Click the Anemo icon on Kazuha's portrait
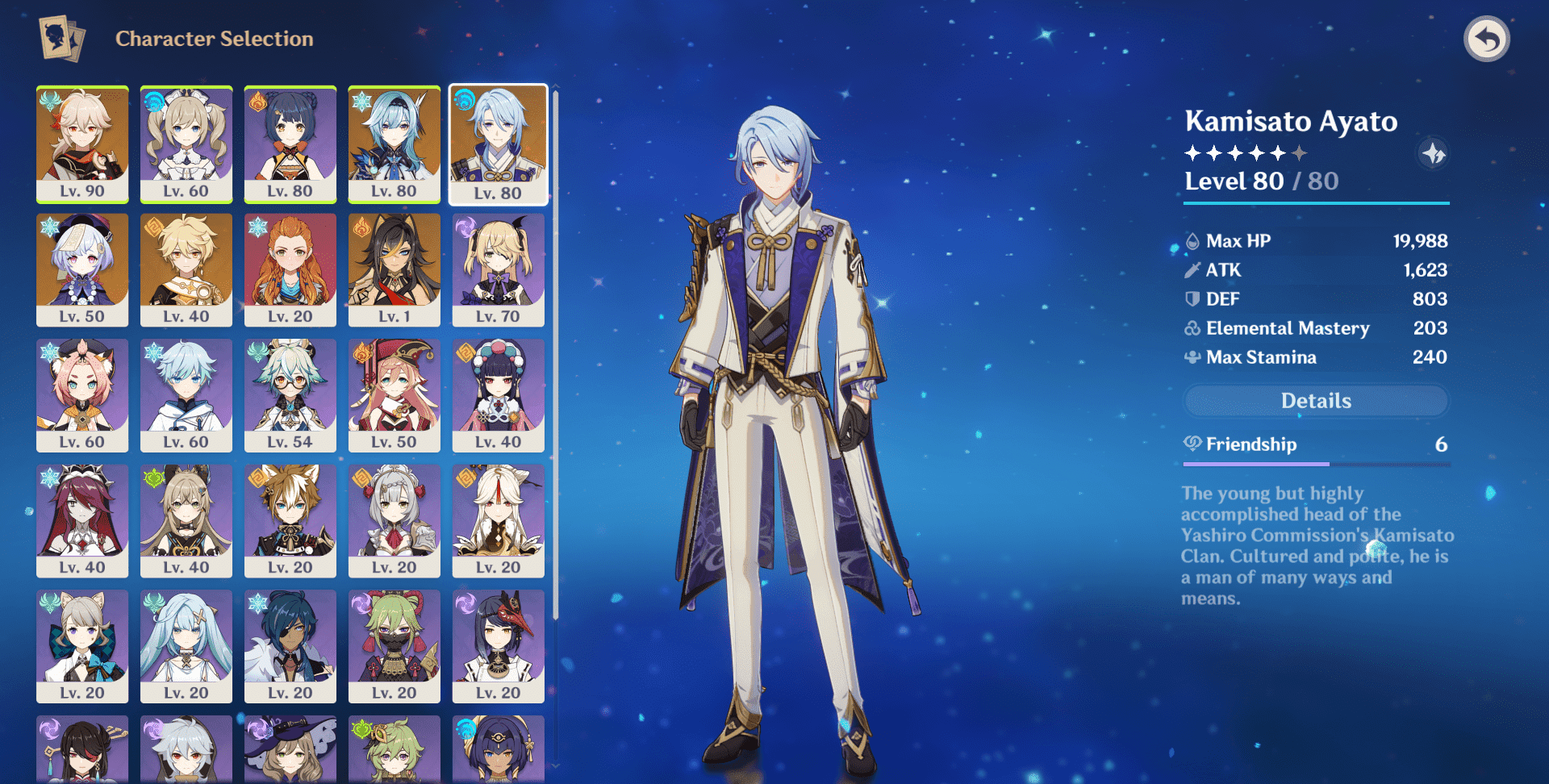 (50, 98)
